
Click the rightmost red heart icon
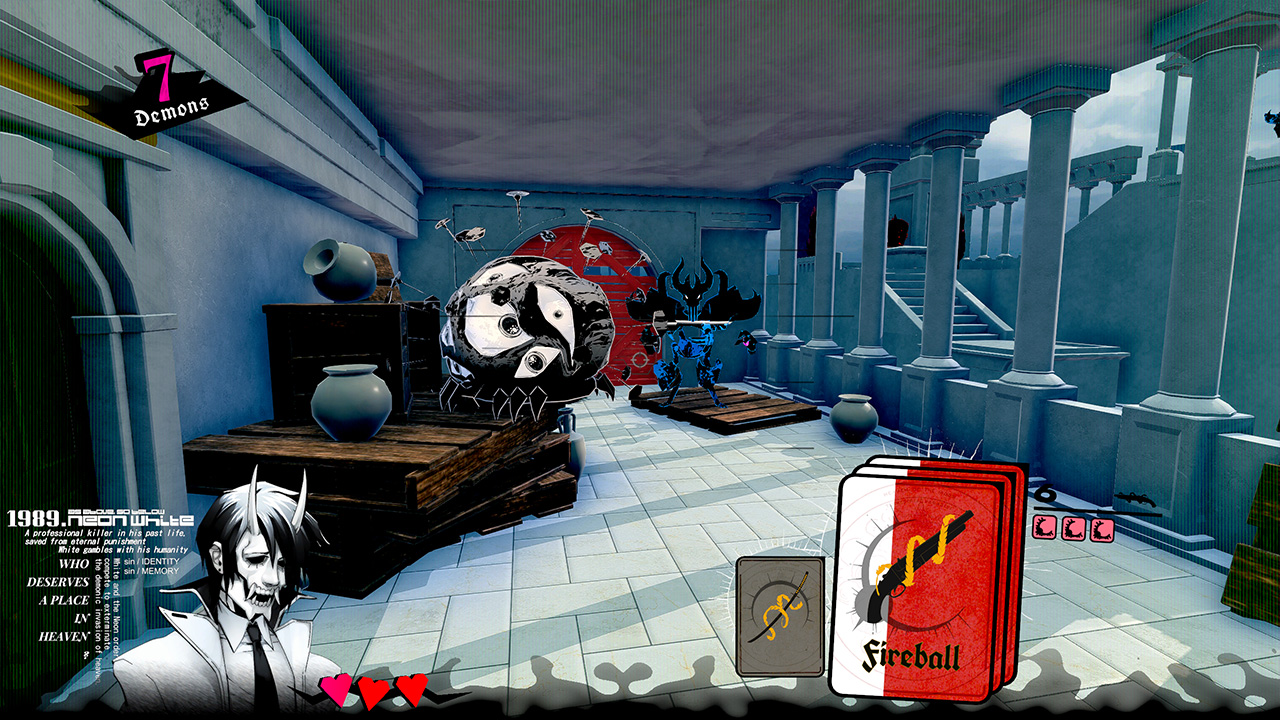tap(409, 691)
